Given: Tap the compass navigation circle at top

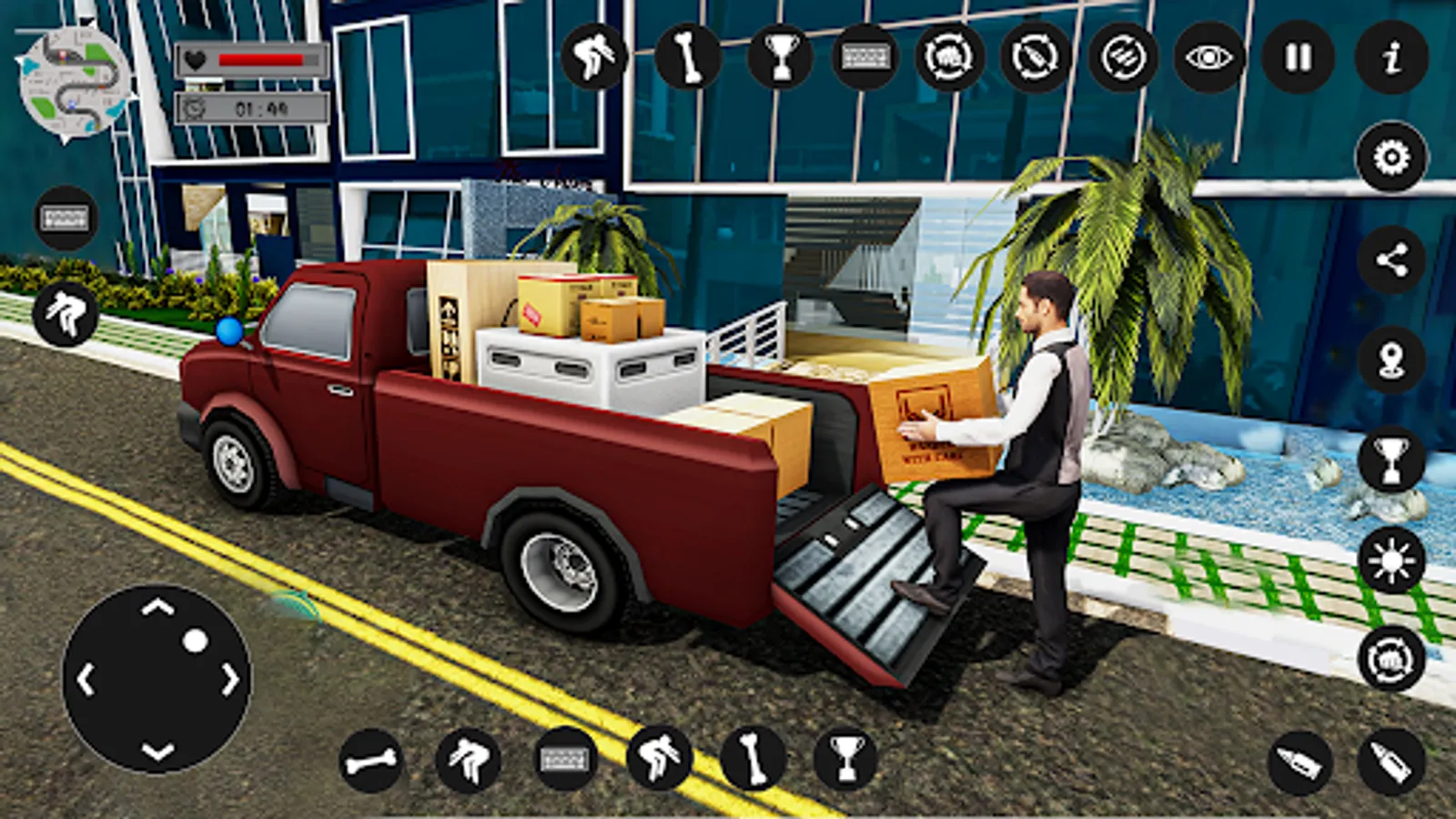Looking at the screenshot, I should pyautogui.click(x=1031, y=56).
